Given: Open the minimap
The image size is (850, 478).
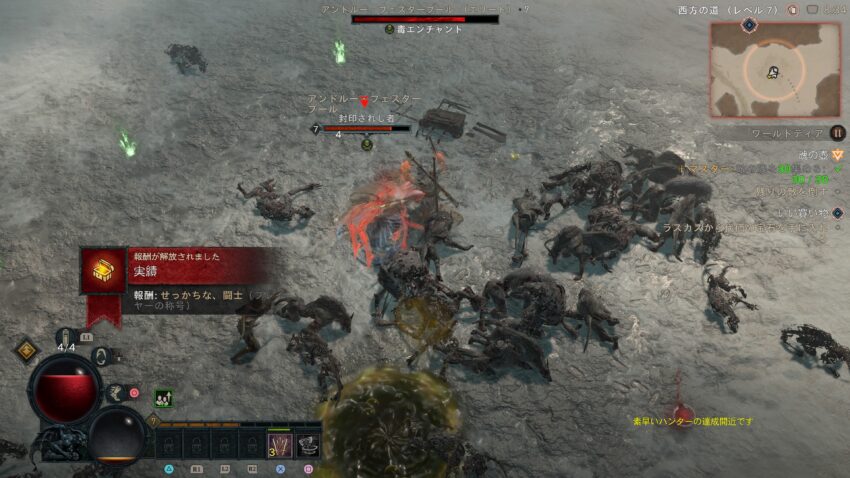Looking at the screenshot, I should pyautogui.click(x=774, y=70).
